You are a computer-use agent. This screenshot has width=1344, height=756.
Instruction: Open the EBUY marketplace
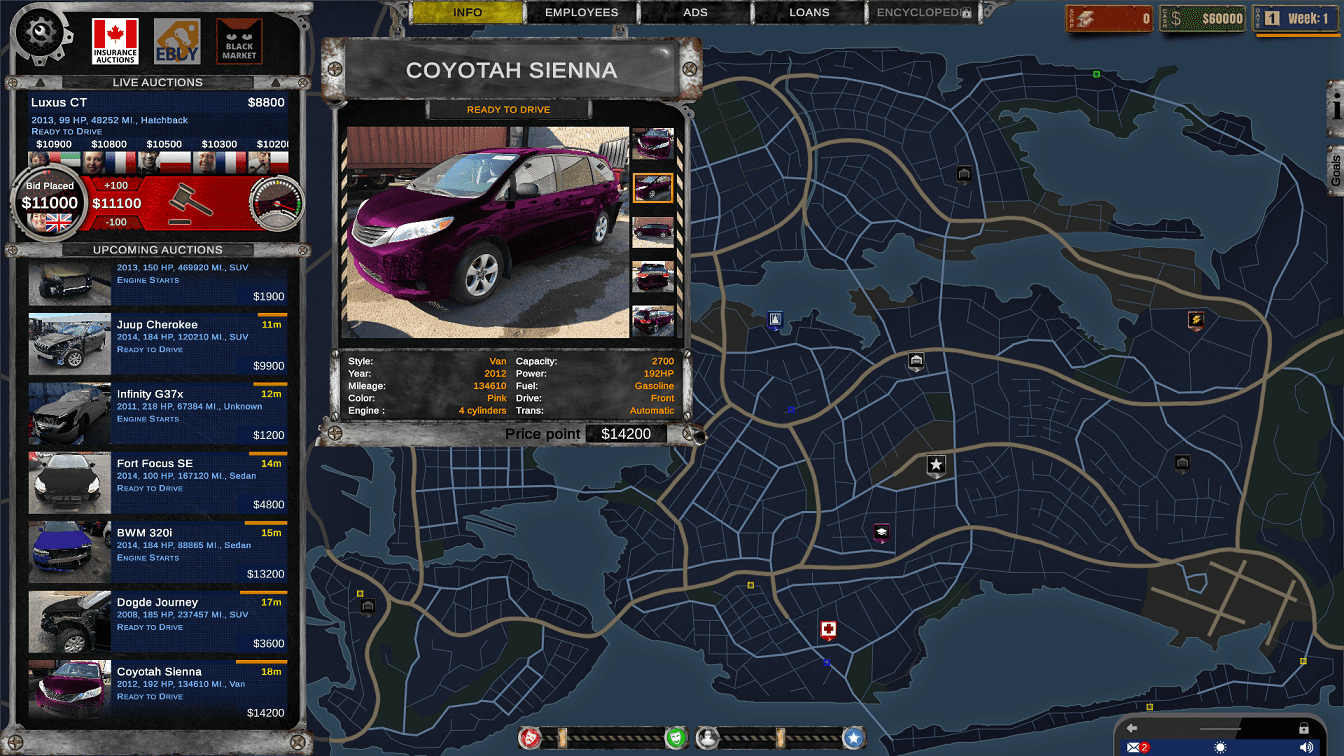(x=177, y=41)
